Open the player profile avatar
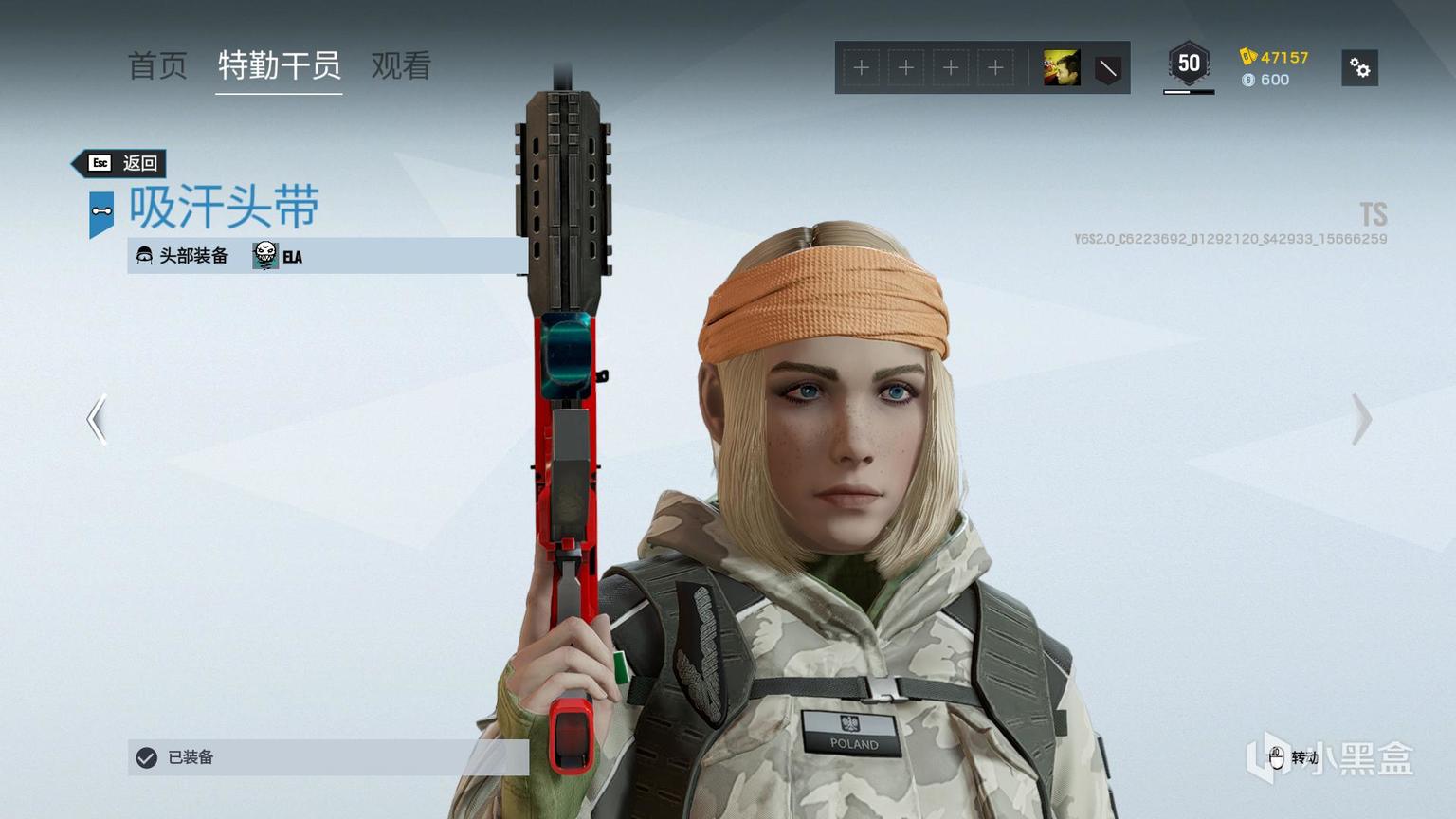Viewport: 1456px width, 819px height. click(1061, 68)
